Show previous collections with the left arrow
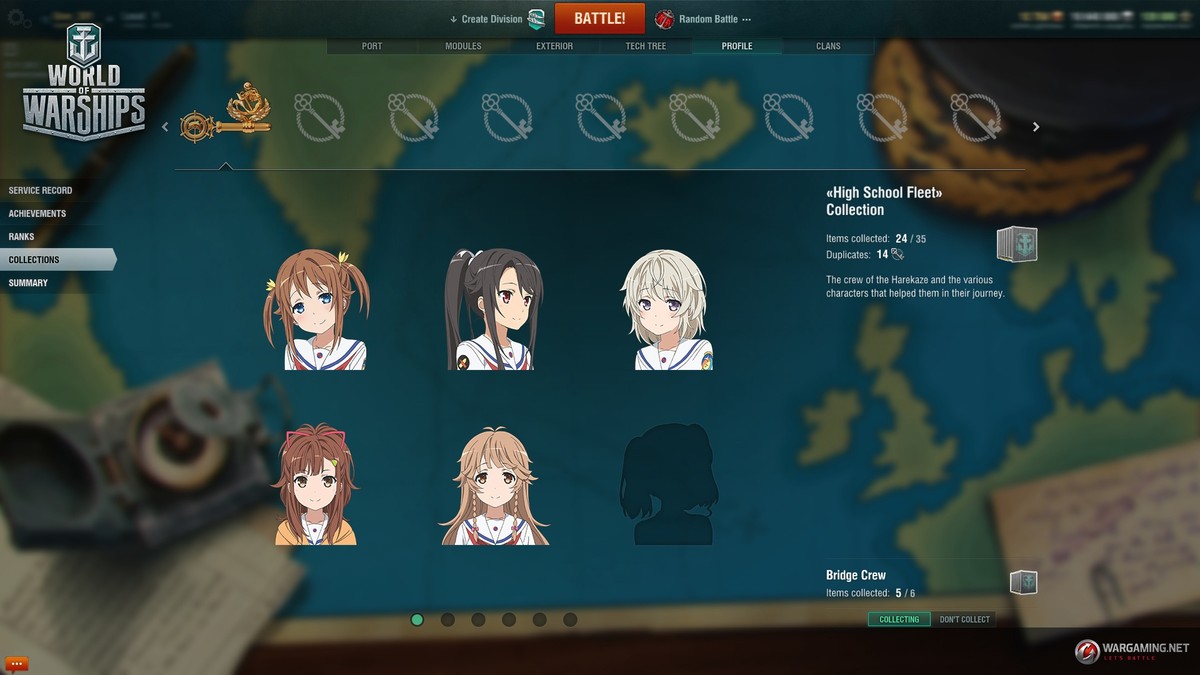 coord(166,127)
